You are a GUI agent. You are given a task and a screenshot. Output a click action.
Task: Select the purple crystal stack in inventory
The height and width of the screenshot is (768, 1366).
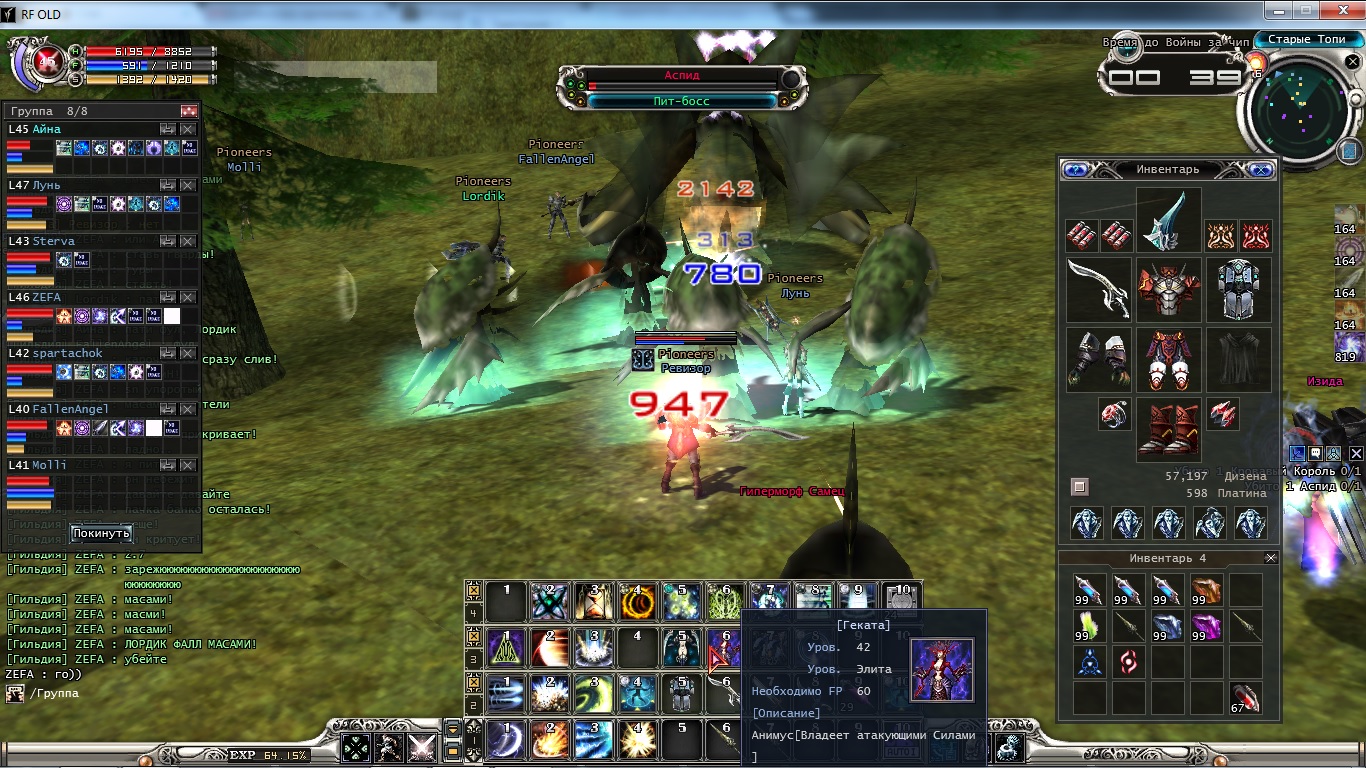tap(1207, 627)
